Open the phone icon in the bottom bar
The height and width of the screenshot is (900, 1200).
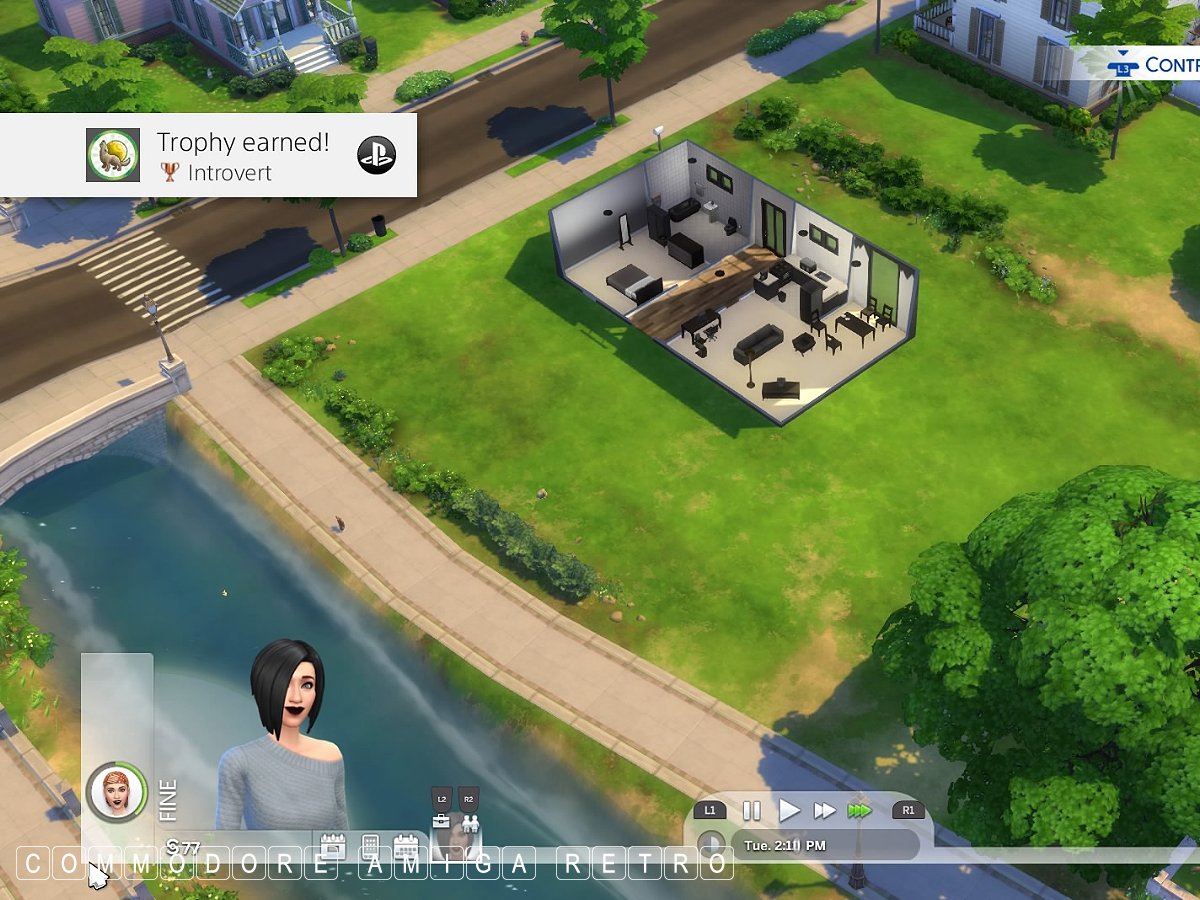tap(370, 845)
